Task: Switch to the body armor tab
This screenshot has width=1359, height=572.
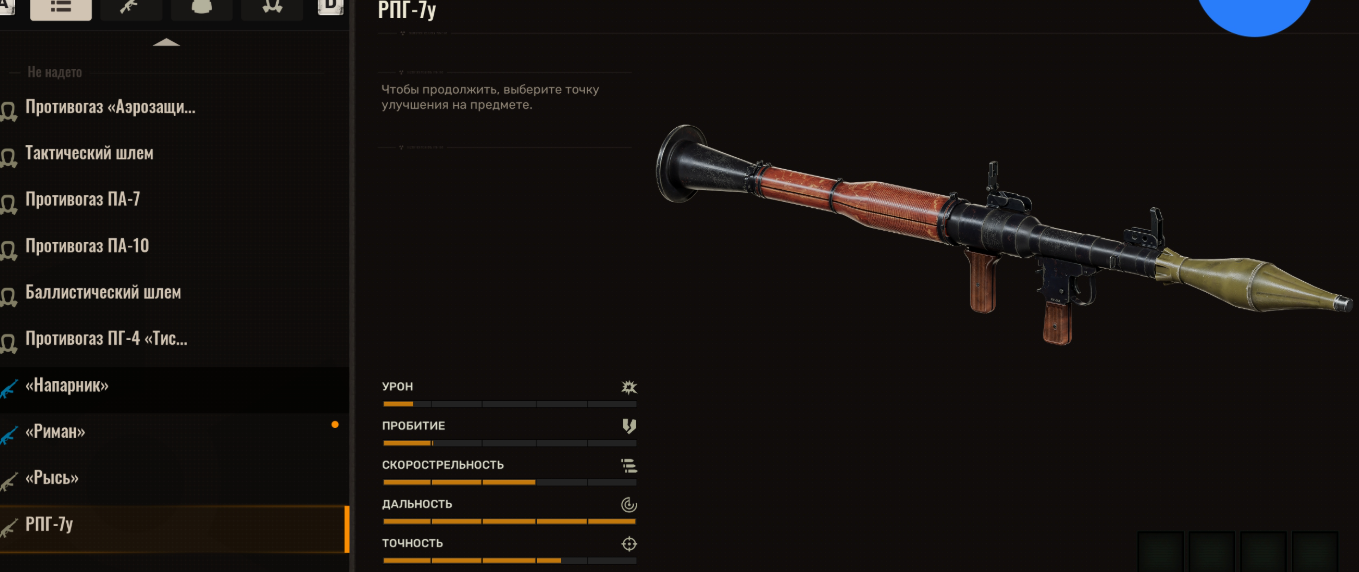Action: pyautogui.click(x=201, y=7)
